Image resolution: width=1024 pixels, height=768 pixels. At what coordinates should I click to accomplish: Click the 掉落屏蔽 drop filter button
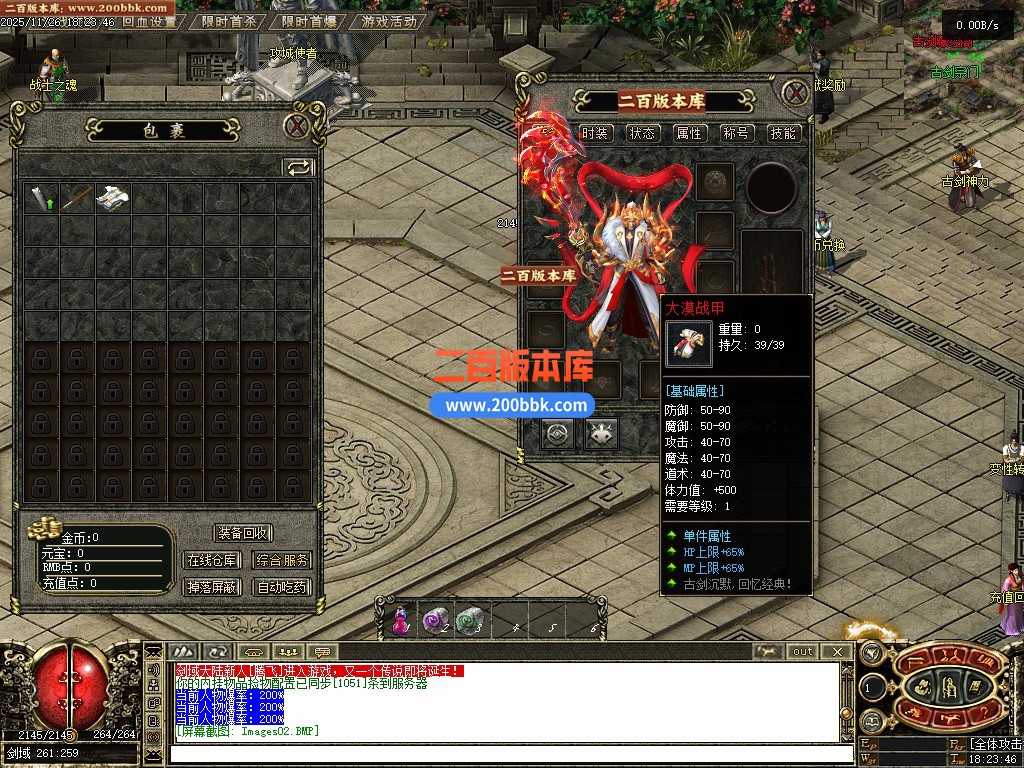coord(212,587)
